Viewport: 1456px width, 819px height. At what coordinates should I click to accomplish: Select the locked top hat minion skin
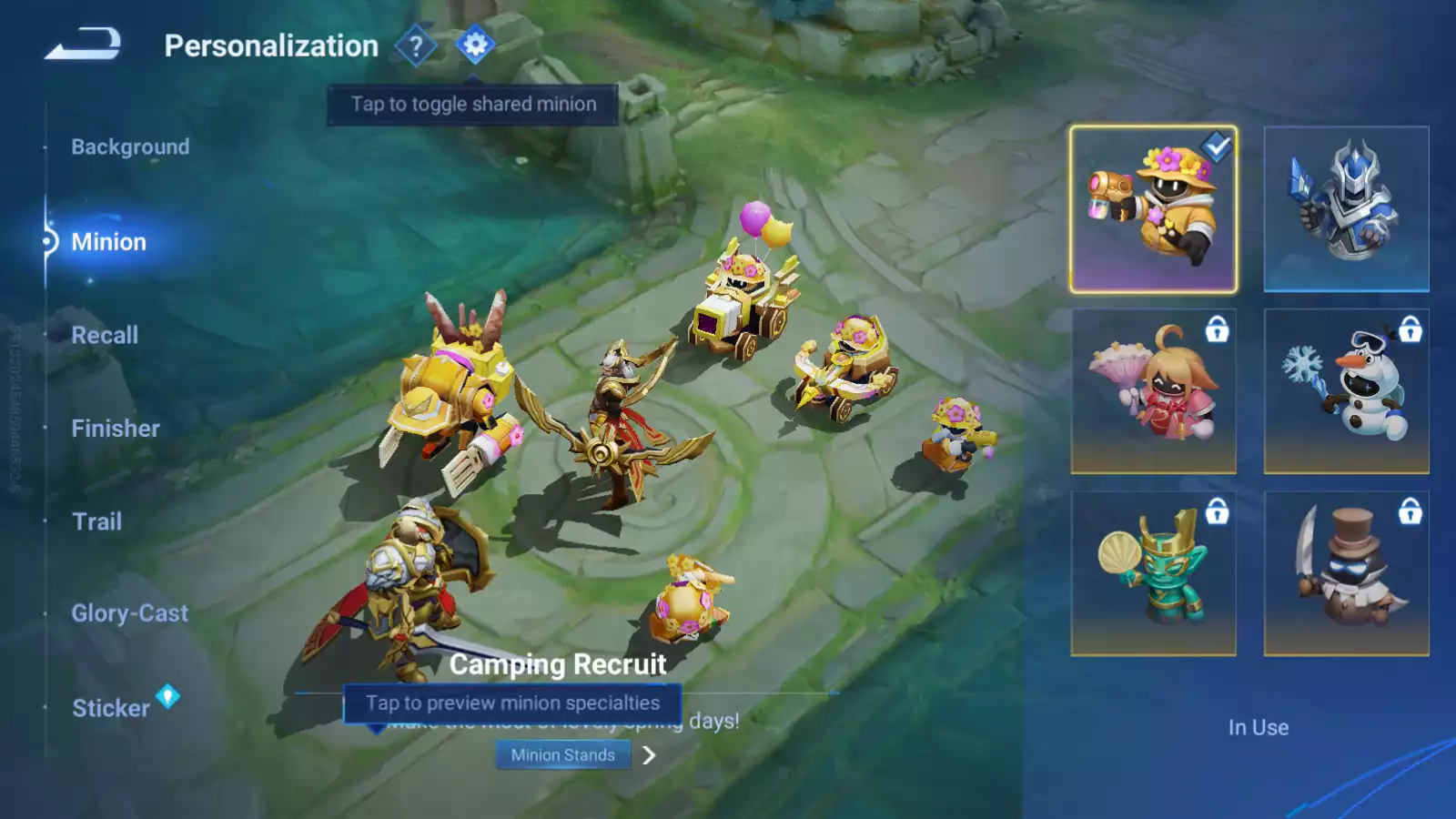pos(1346,573)
